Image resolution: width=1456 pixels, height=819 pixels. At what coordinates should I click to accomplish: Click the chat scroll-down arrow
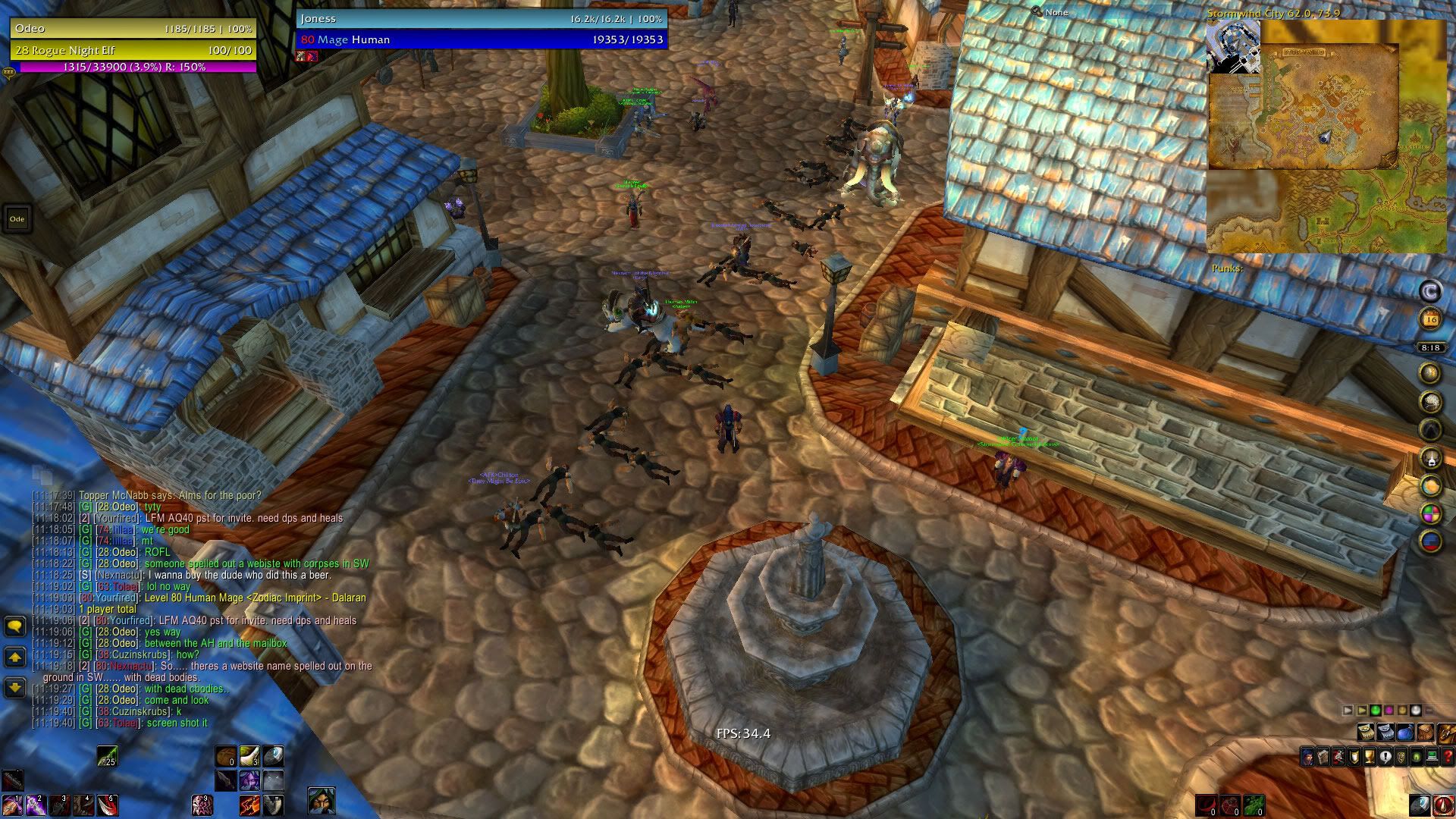click(x=14, y=688)
